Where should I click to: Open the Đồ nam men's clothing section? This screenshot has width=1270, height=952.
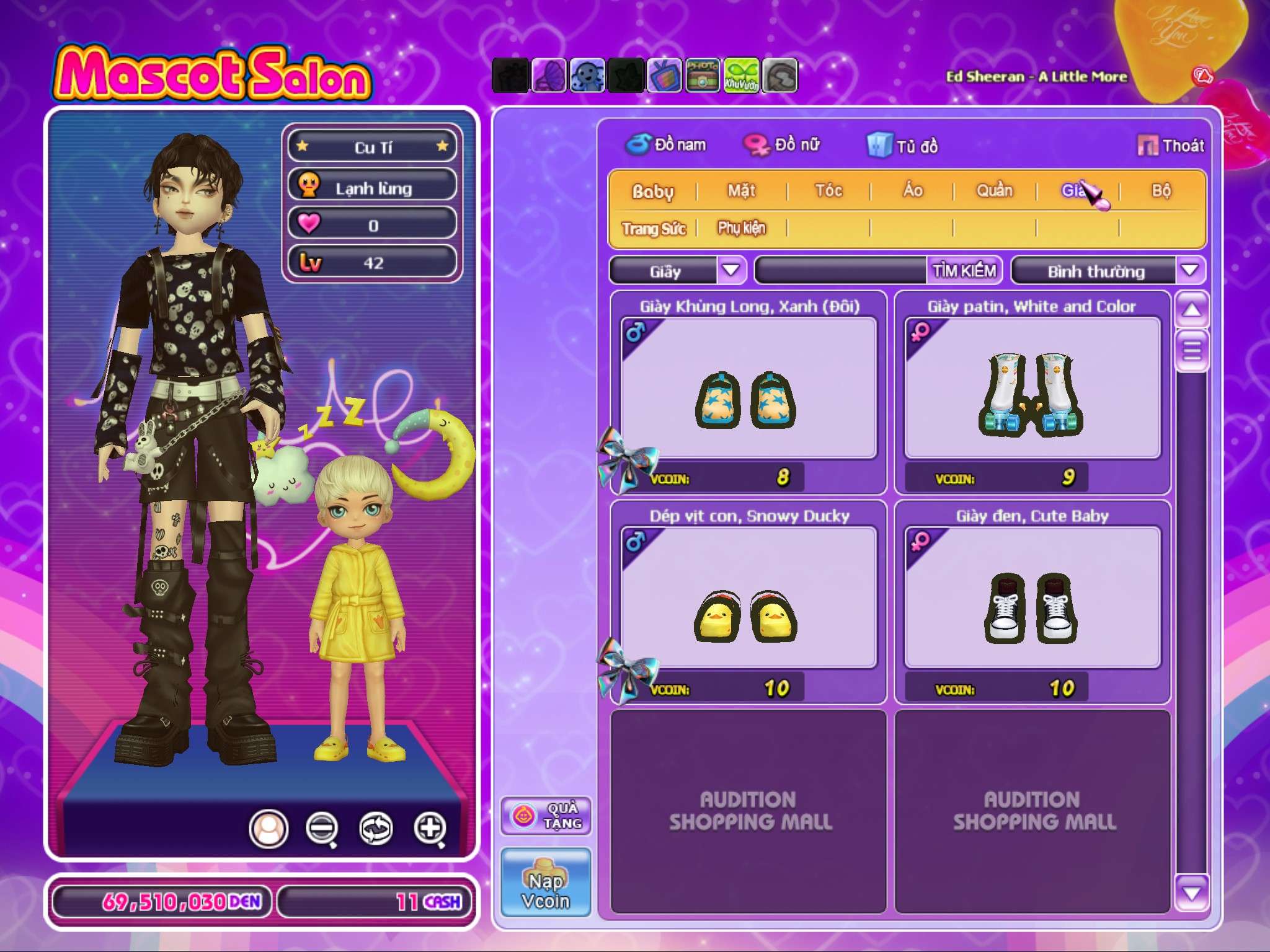666,145
